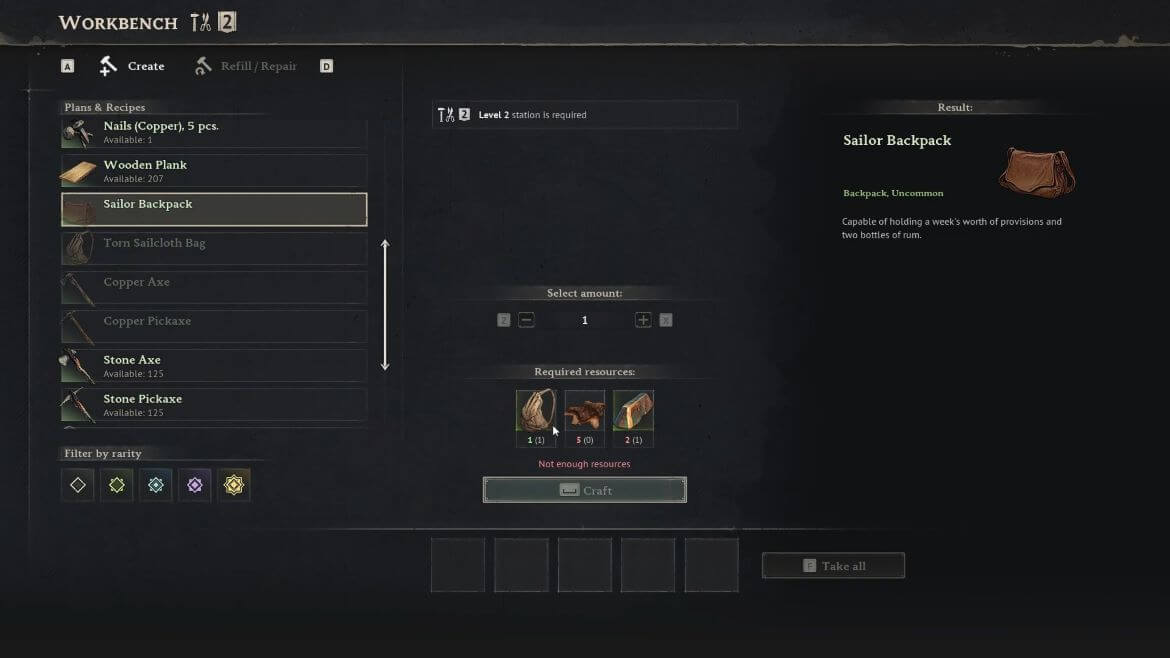Switch to the Create tab
The image size is (1170, 658).
click(132, 66)
